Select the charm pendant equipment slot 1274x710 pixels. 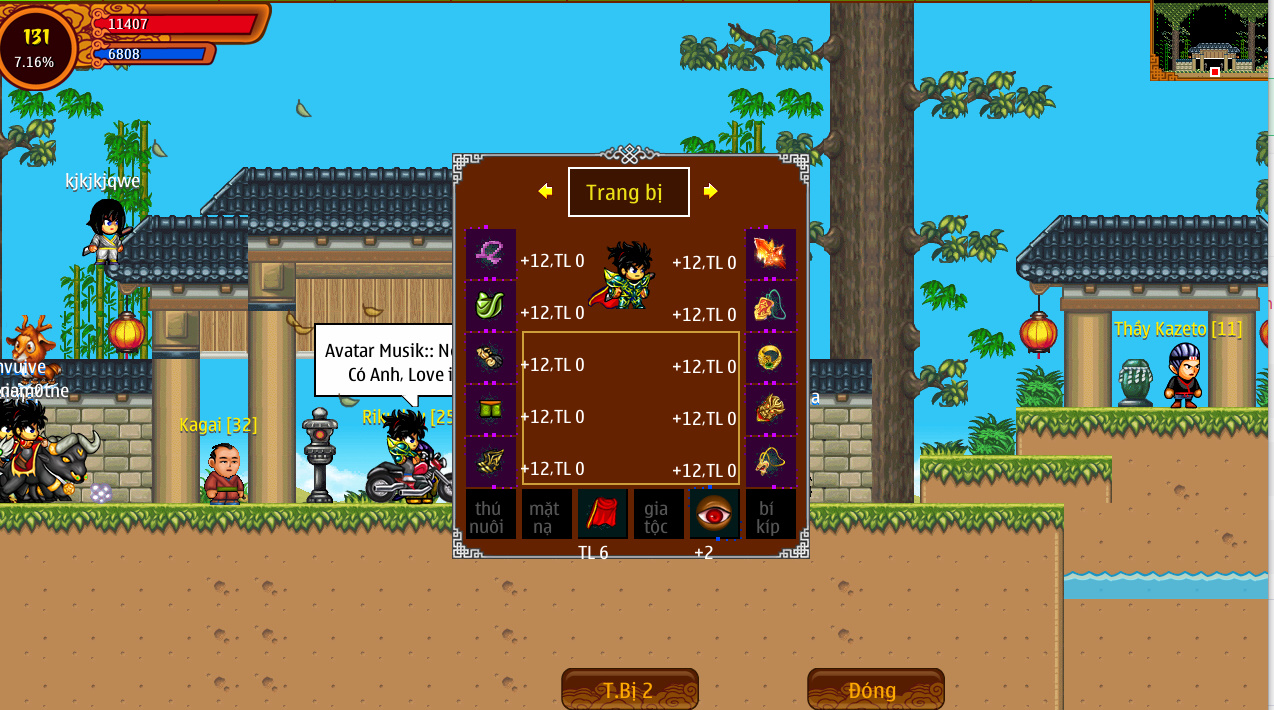pyautogui.click(x=770, y=306)
